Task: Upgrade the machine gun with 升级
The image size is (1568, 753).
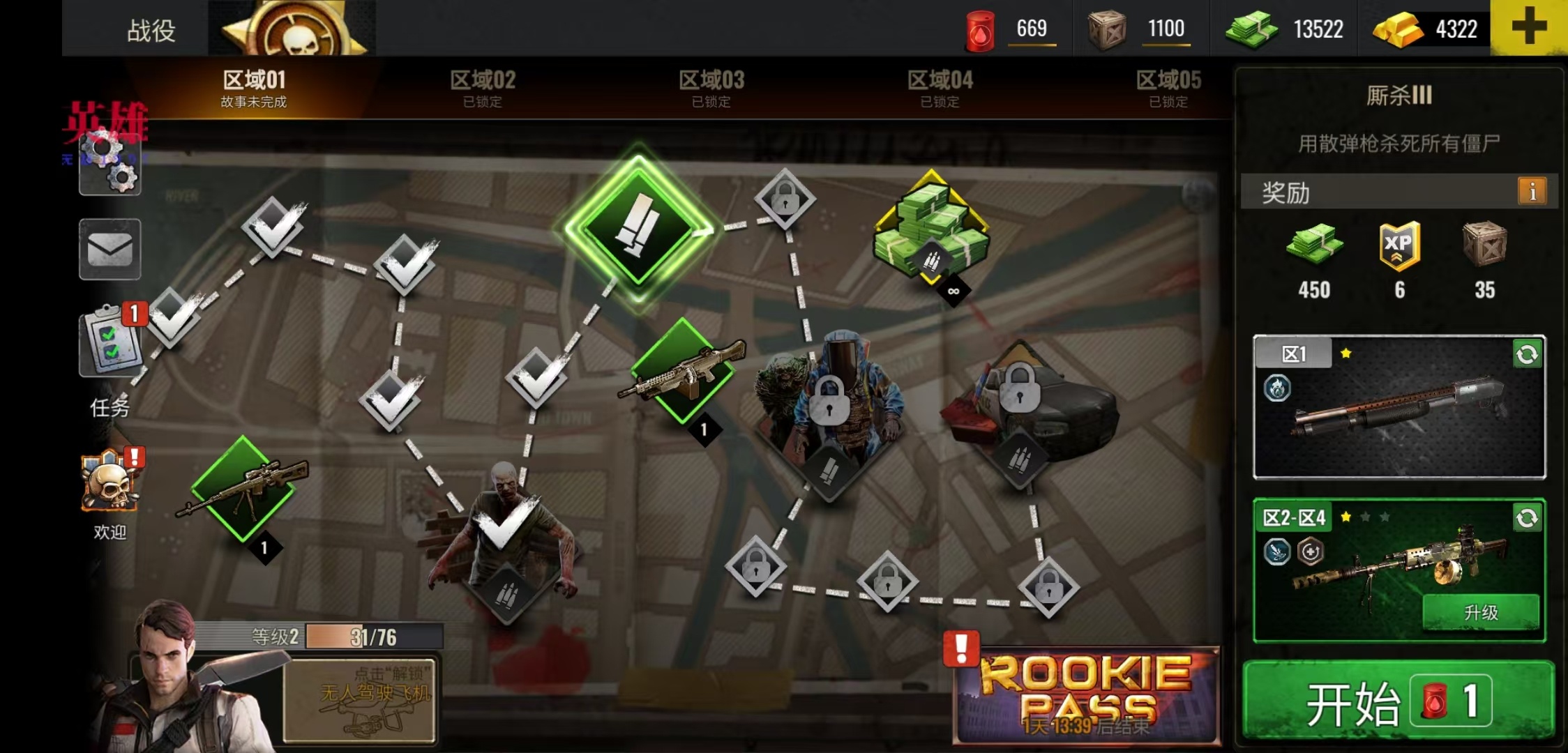Action: tap(1480, 612)
